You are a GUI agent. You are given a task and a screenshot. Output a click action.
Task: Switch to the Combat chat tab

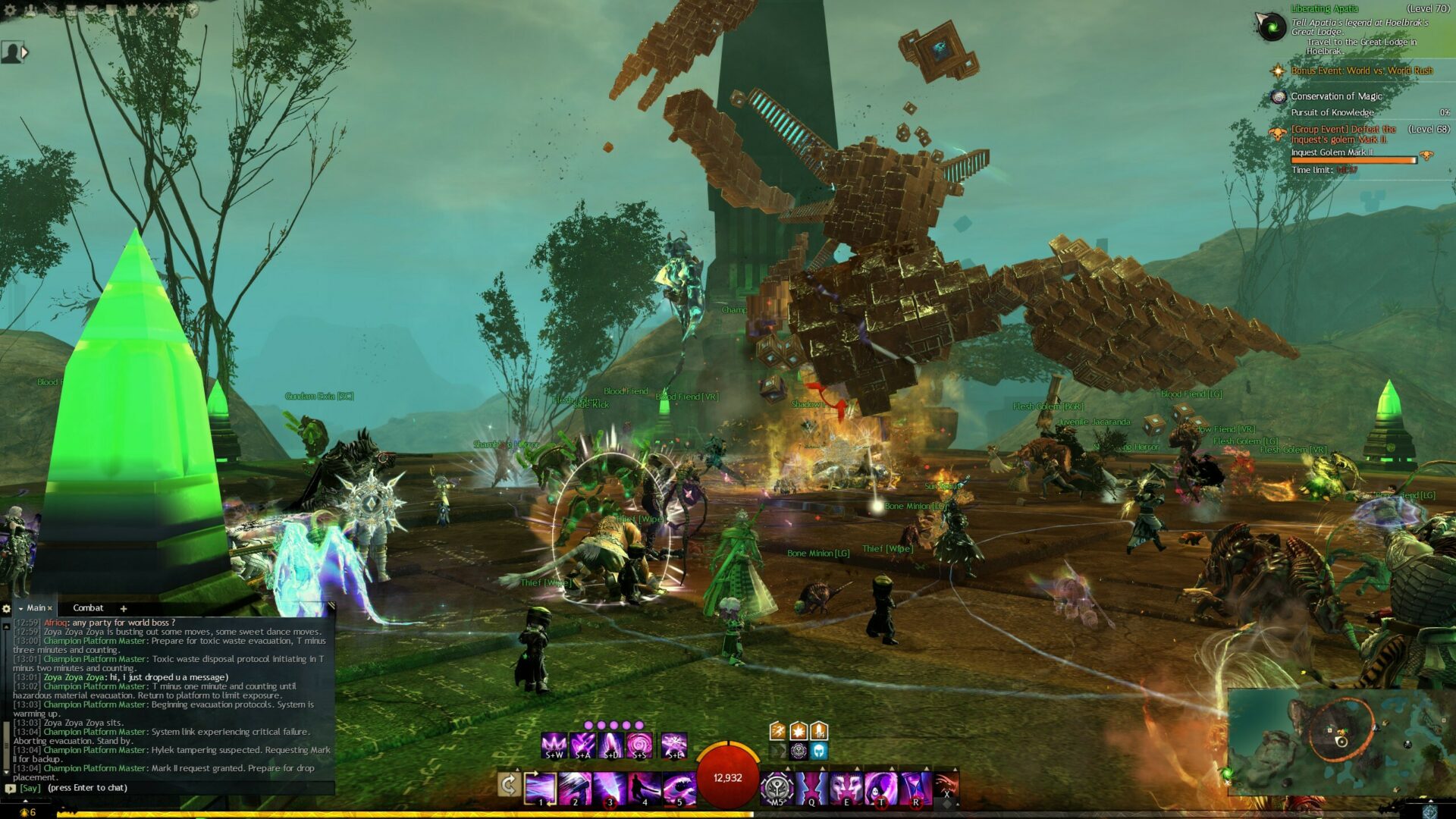(x=88, y=608)
